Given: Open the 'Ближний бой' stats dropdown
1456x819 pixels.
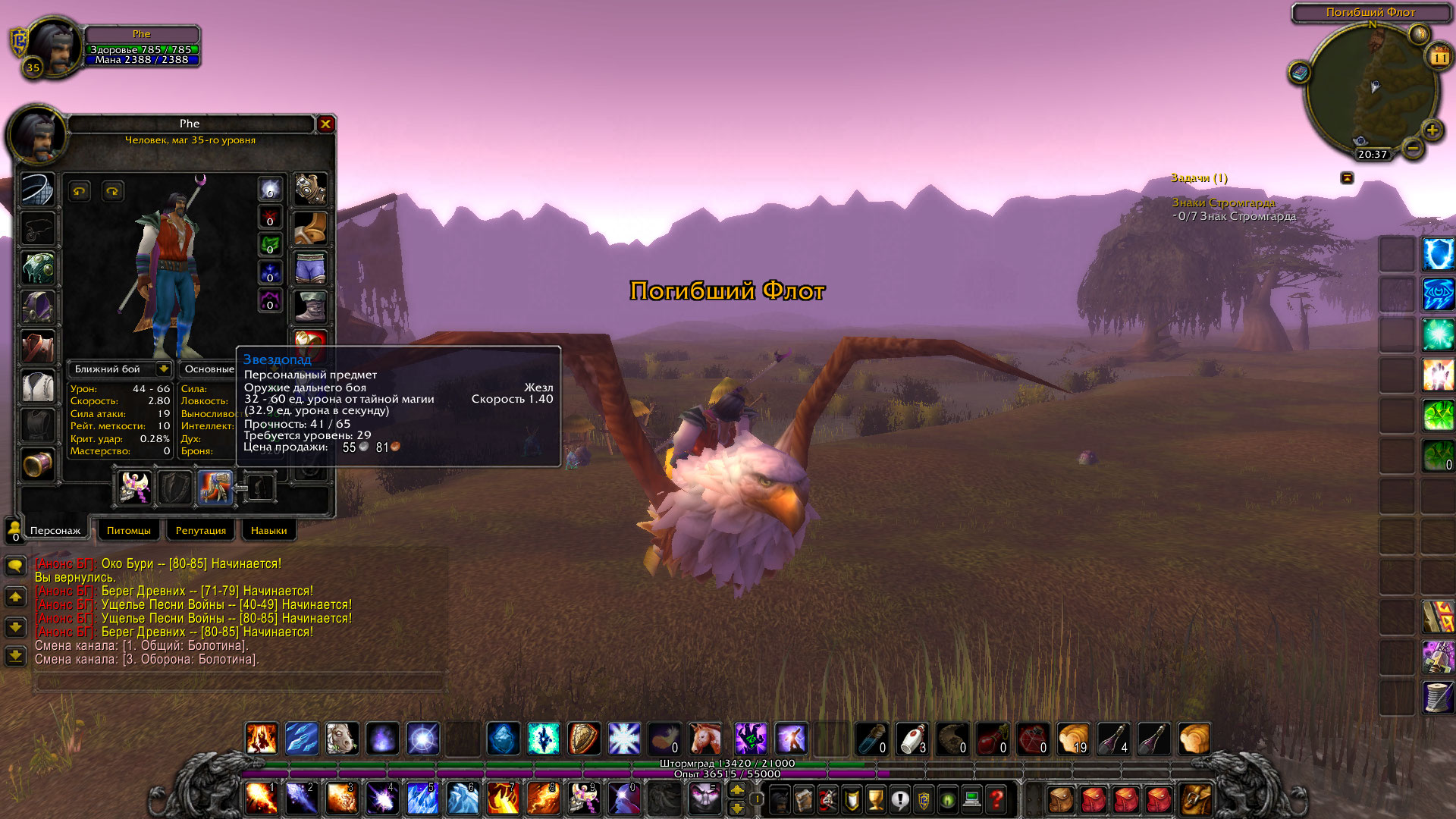Looking at the screenshot, I should coord(120,369).
